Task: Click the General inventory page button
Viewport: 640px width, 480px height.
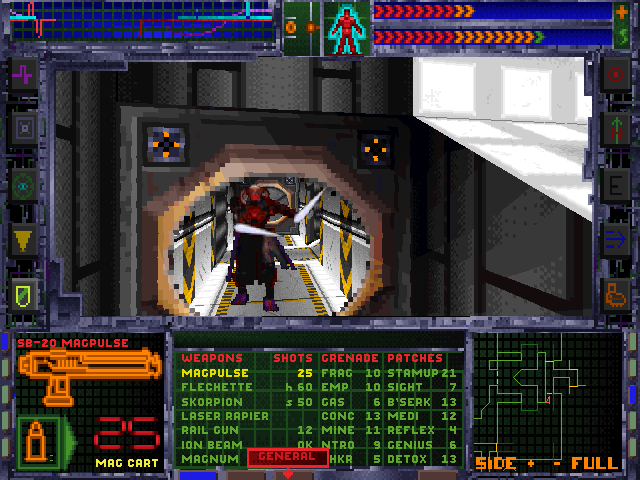Action: 287,457
